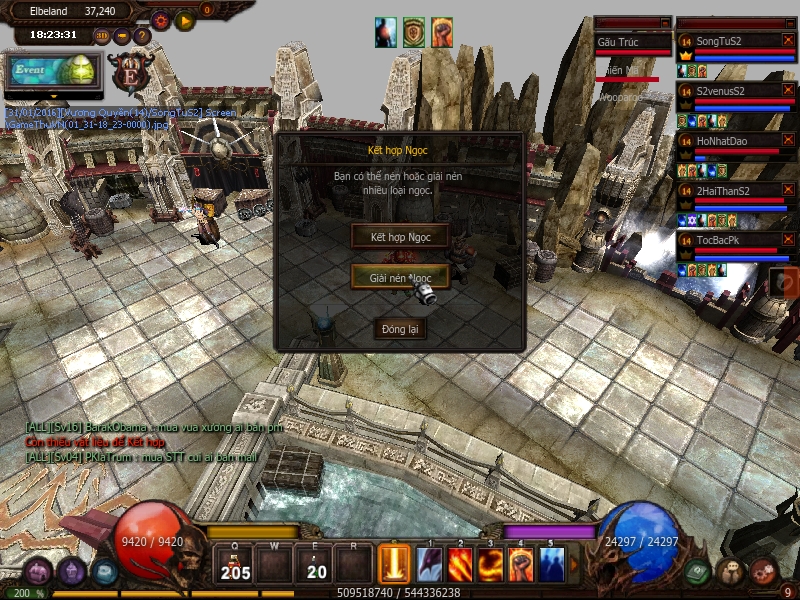Remove HoNhatDao using the X button

[x=789, y=140]
